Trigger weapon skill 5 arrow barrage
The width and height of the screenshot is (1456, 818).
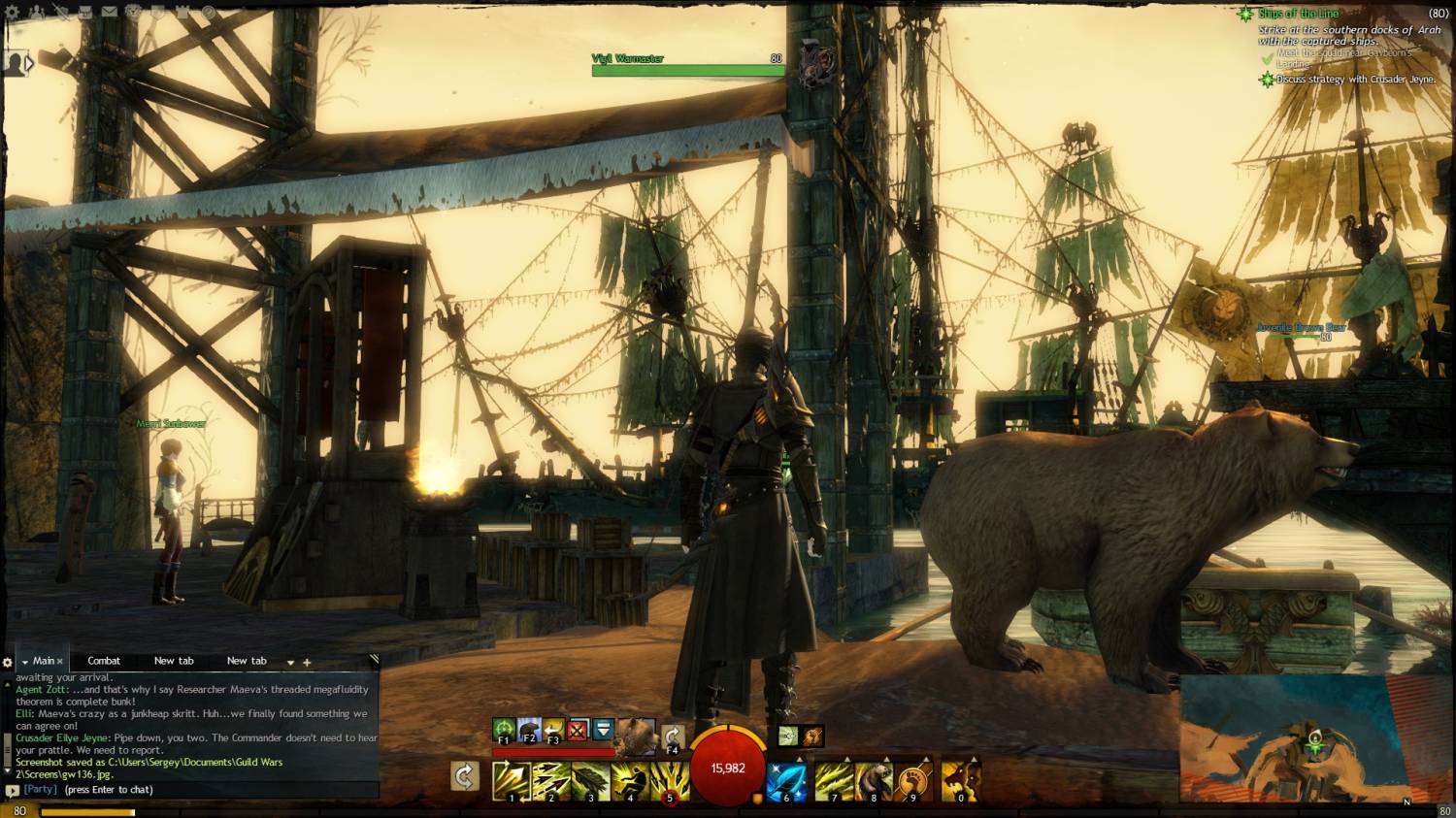coord(670,780)
